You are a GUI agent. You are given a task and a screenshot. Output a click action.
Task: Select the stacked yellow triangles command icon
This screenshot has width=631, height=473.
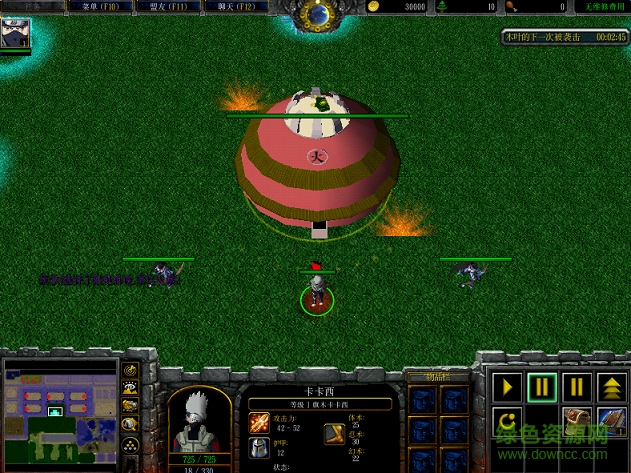tap(610, 386)
